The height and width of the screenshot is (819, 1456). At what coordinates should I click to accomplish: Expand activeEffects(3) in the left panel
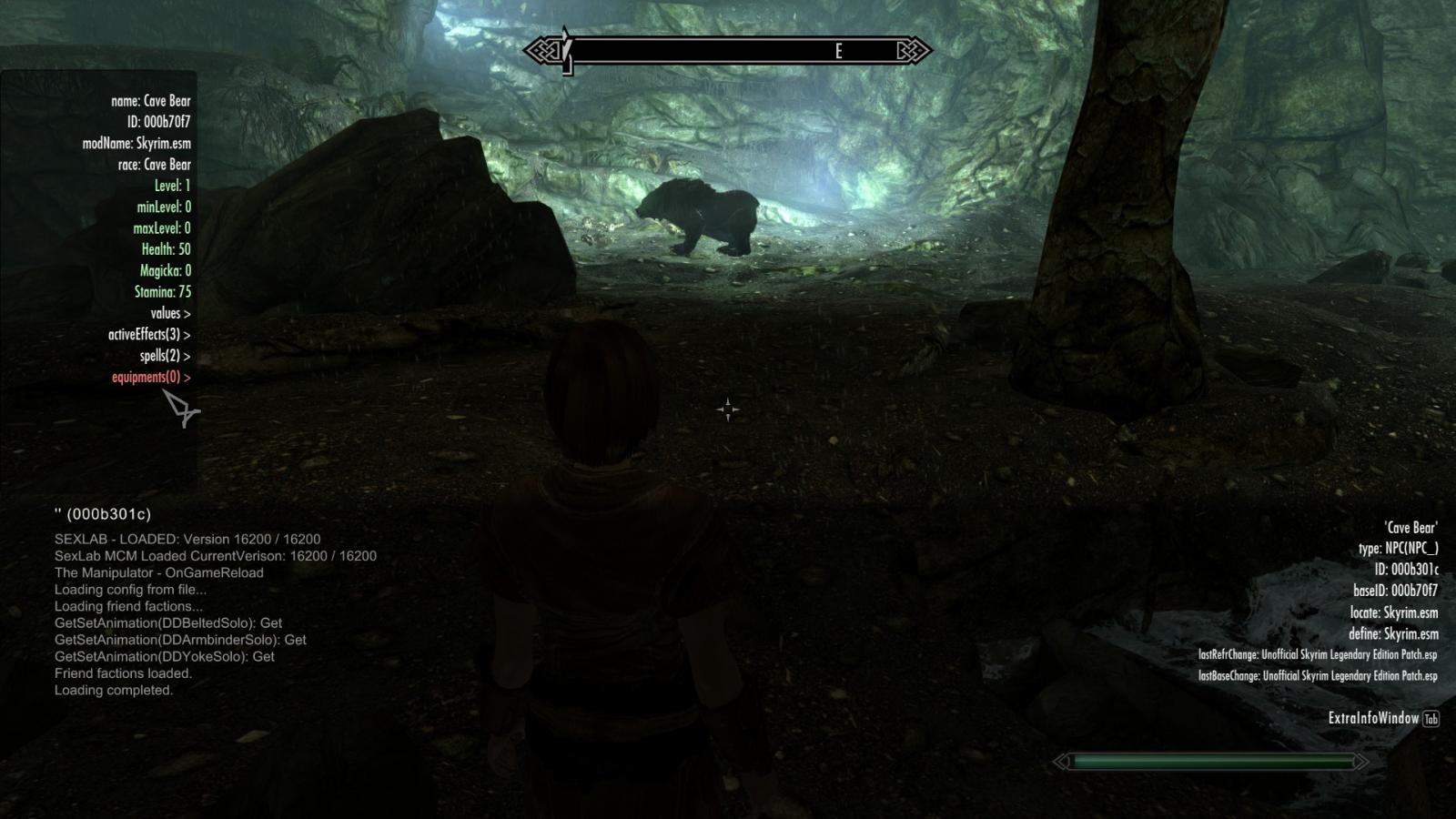point(147,334)
